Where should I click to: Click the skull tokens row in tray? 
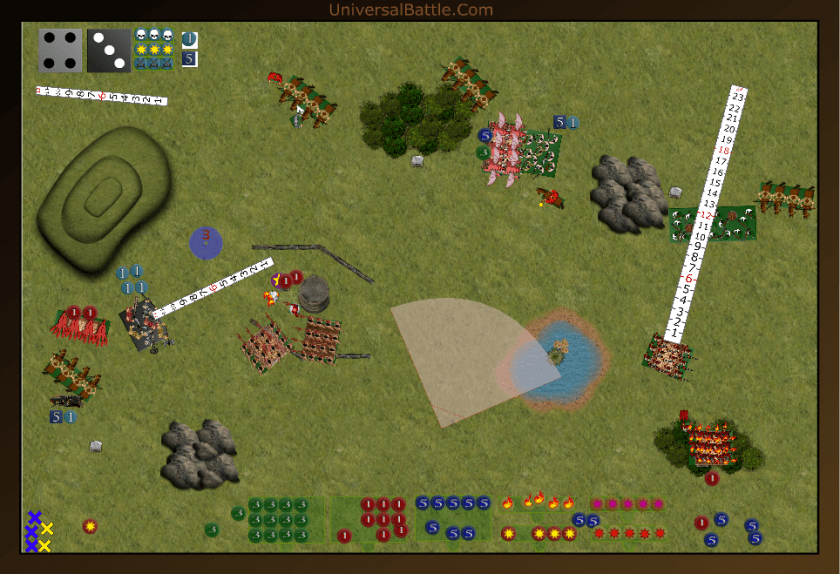154,36
